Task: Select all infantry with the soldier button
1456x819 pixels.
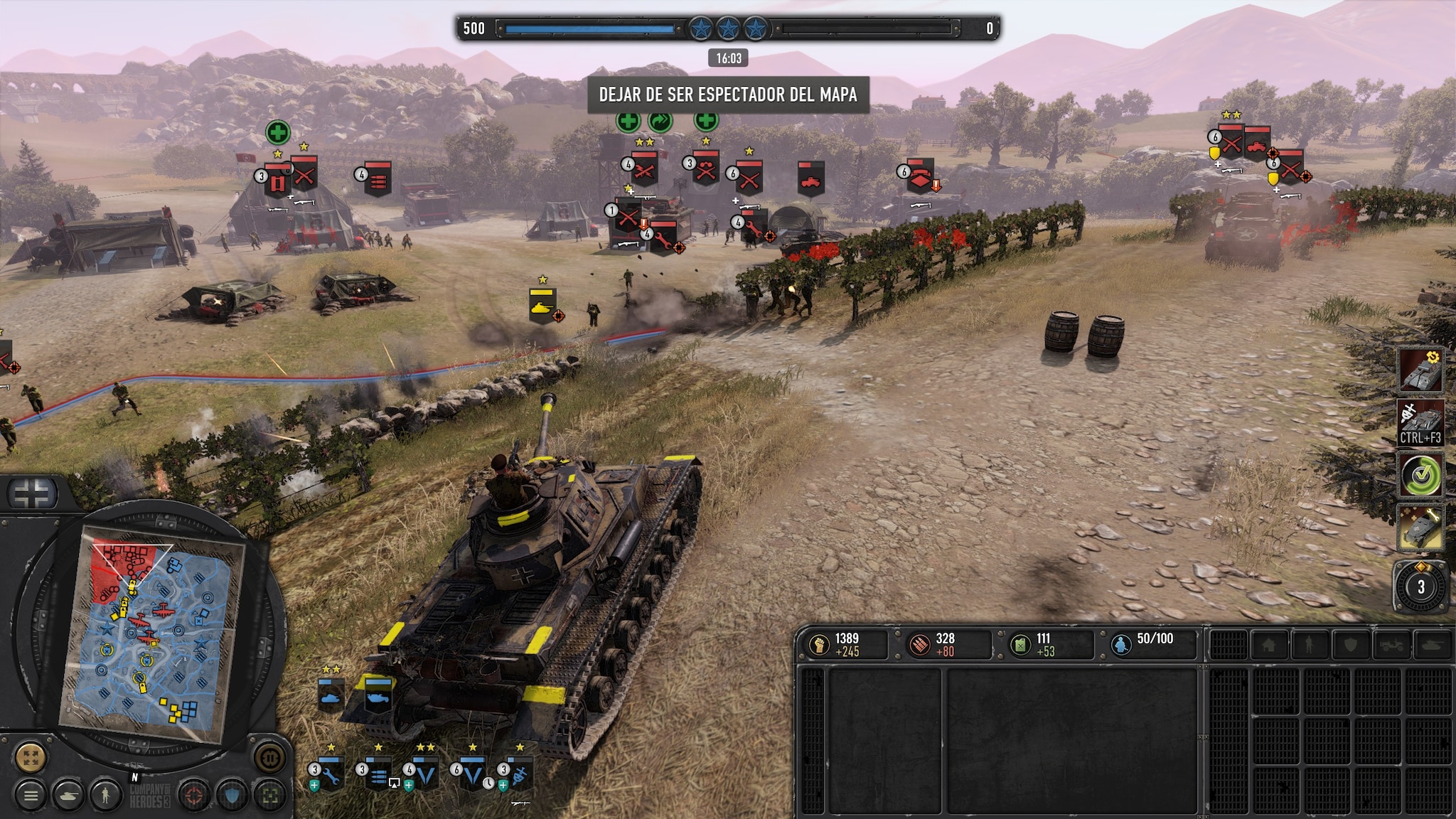Action: pos(106,796)
